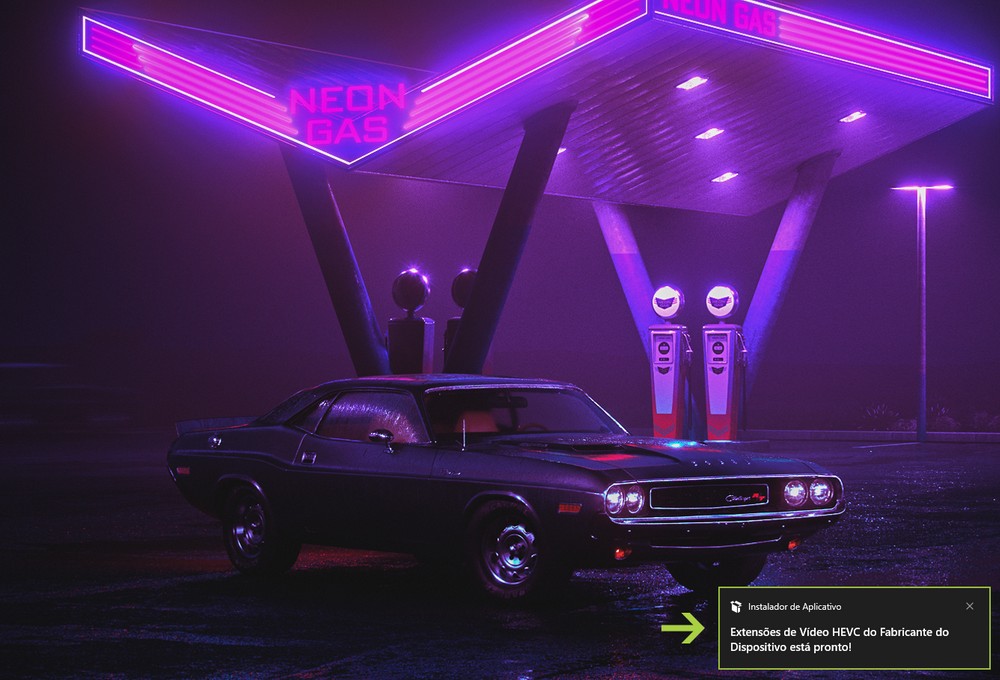Image resolution: width=1000 pixels, height=680 pixels.
Task: Close the Instalador de Aplicativo notification
Action: pos(969,606)
